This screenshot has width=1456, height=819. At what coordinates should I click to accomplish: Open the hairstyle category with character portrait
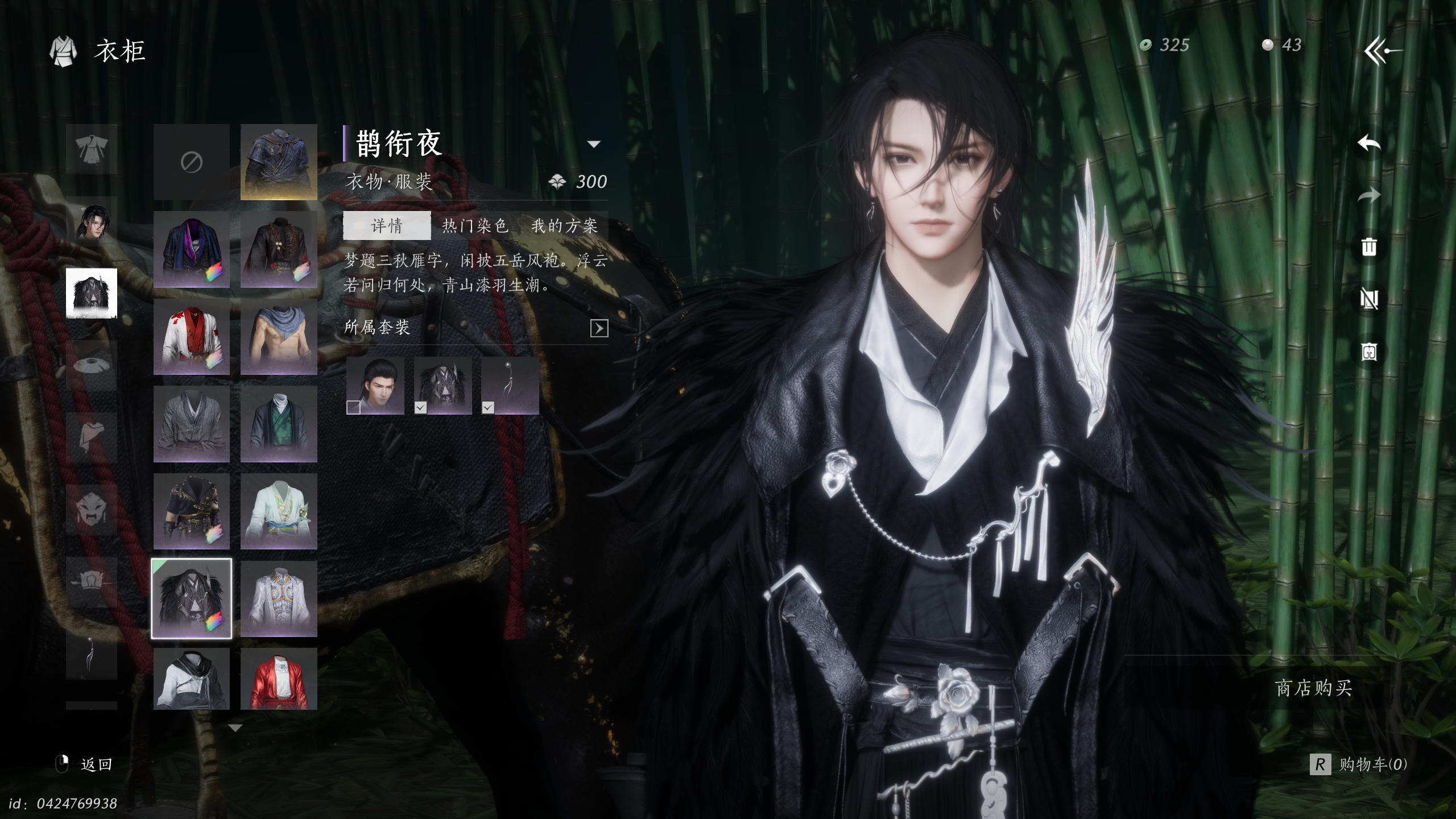(92, 222)
